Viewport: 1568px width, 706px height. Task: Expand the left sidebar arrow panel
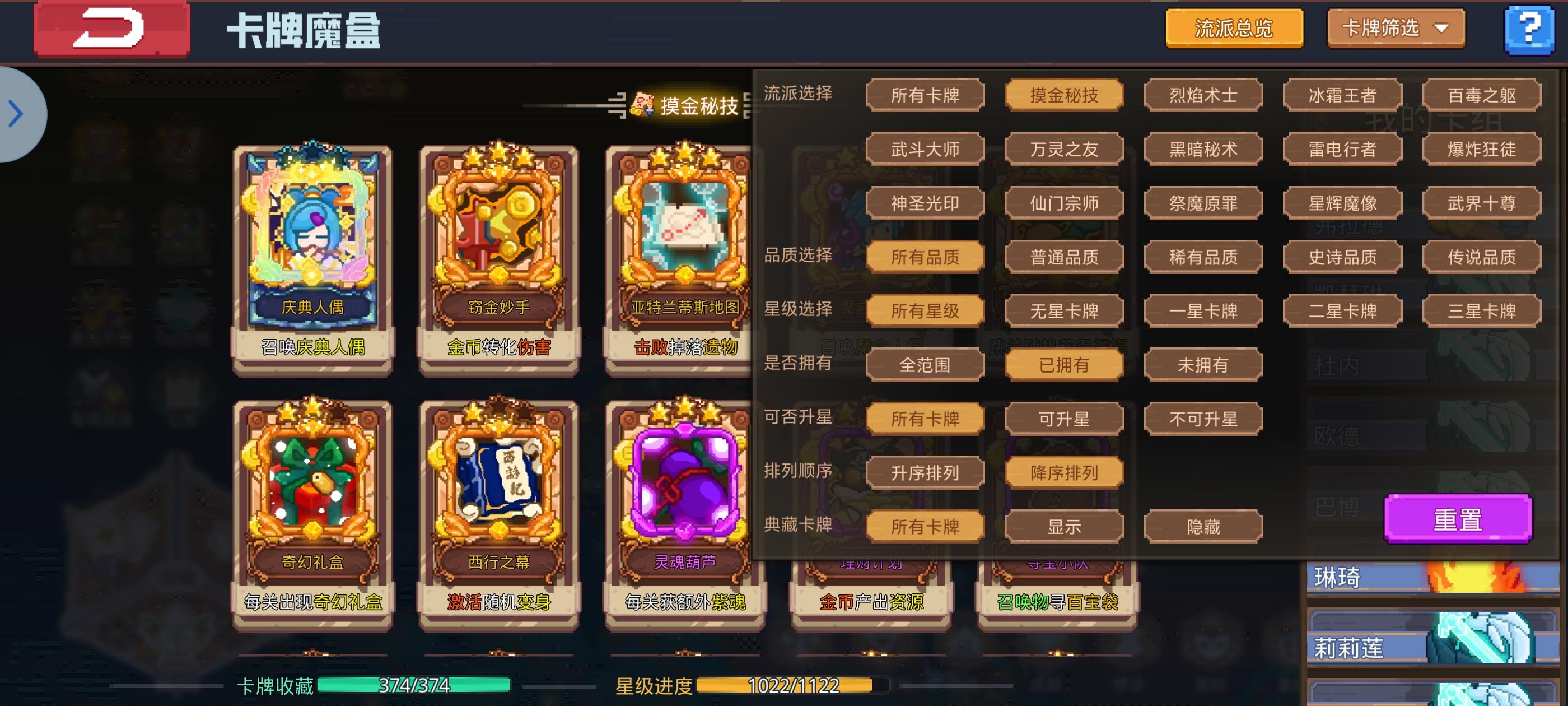tap(17, 113)
